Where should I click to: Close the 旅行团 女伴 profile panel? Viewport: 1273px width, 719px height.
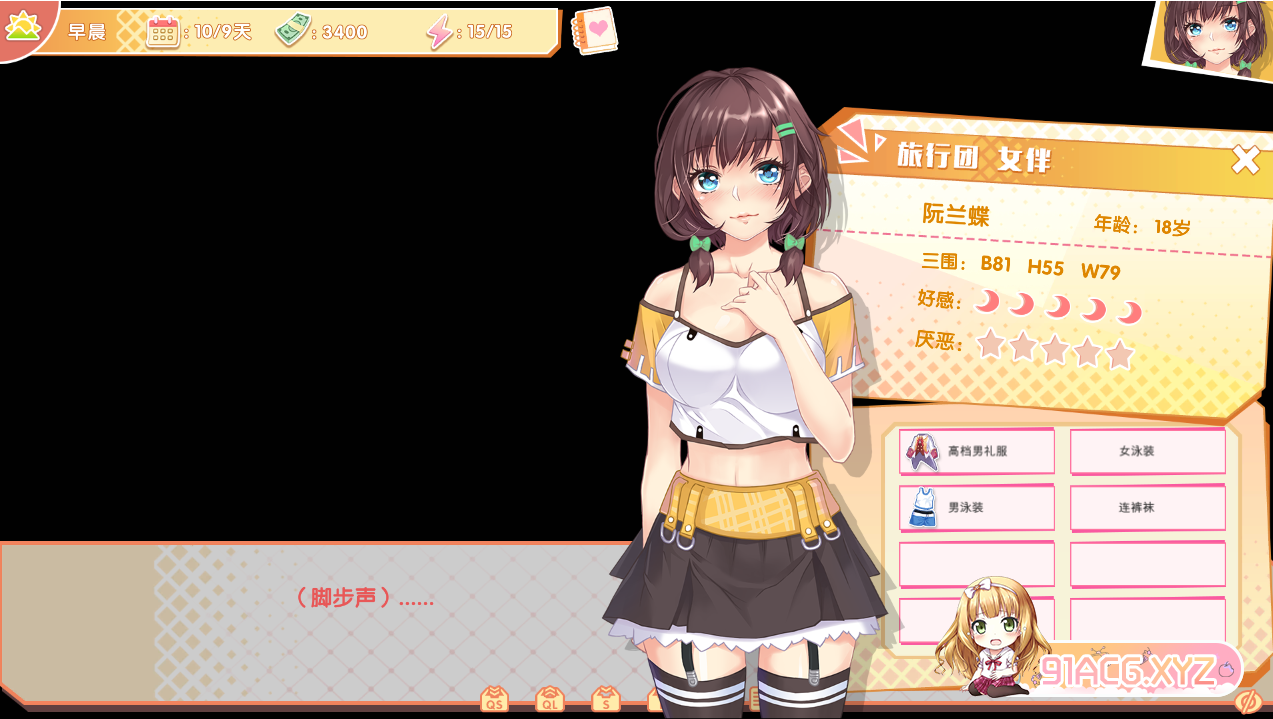point(1245,160)
